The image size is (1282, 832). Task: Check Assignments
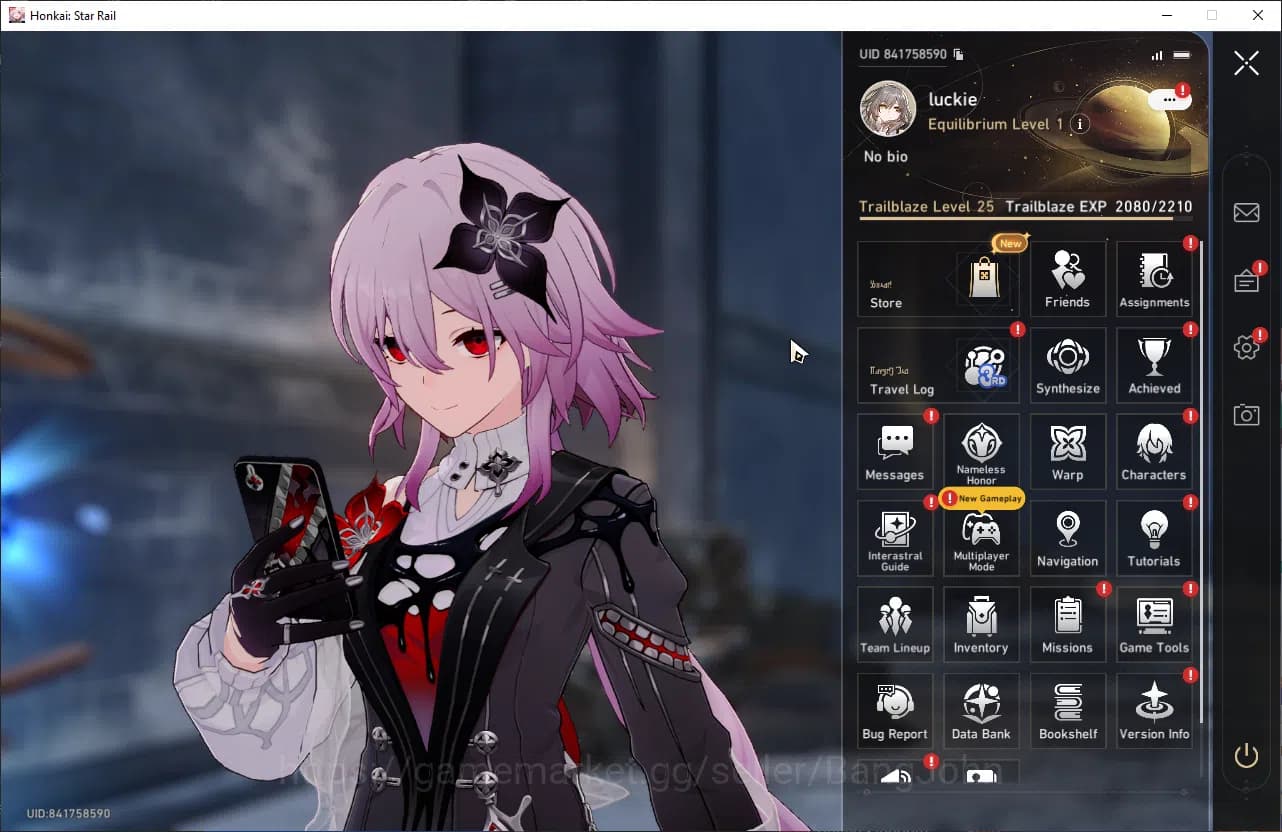pos(1154,277)
